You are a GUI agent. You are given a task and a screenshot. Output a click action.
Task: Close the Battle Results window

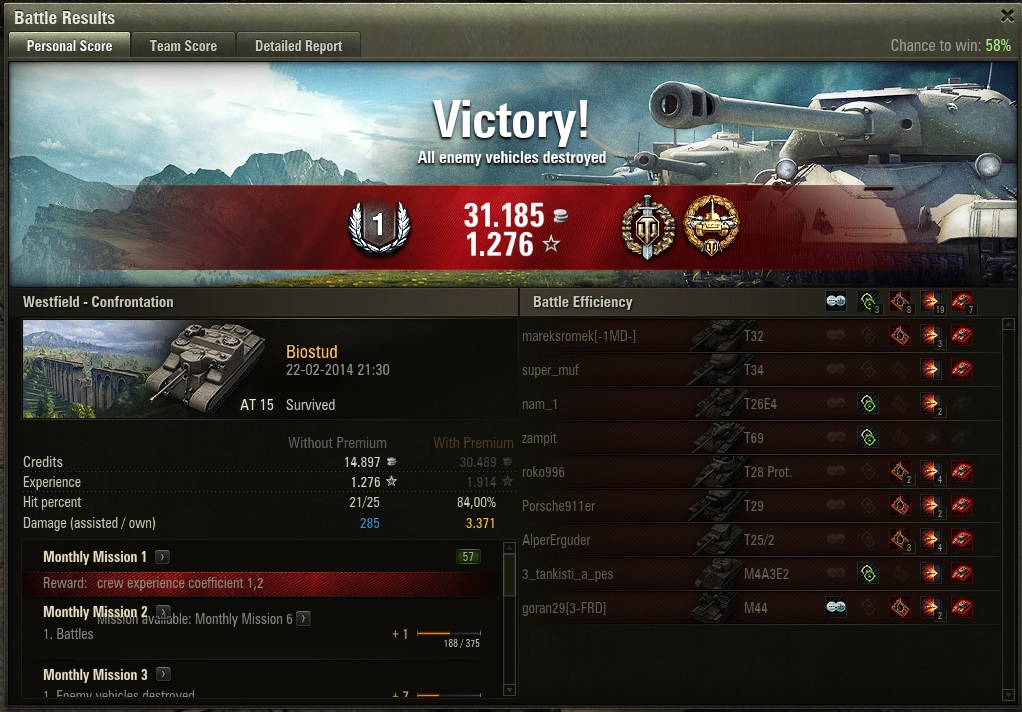click(x=1007, y=16)
